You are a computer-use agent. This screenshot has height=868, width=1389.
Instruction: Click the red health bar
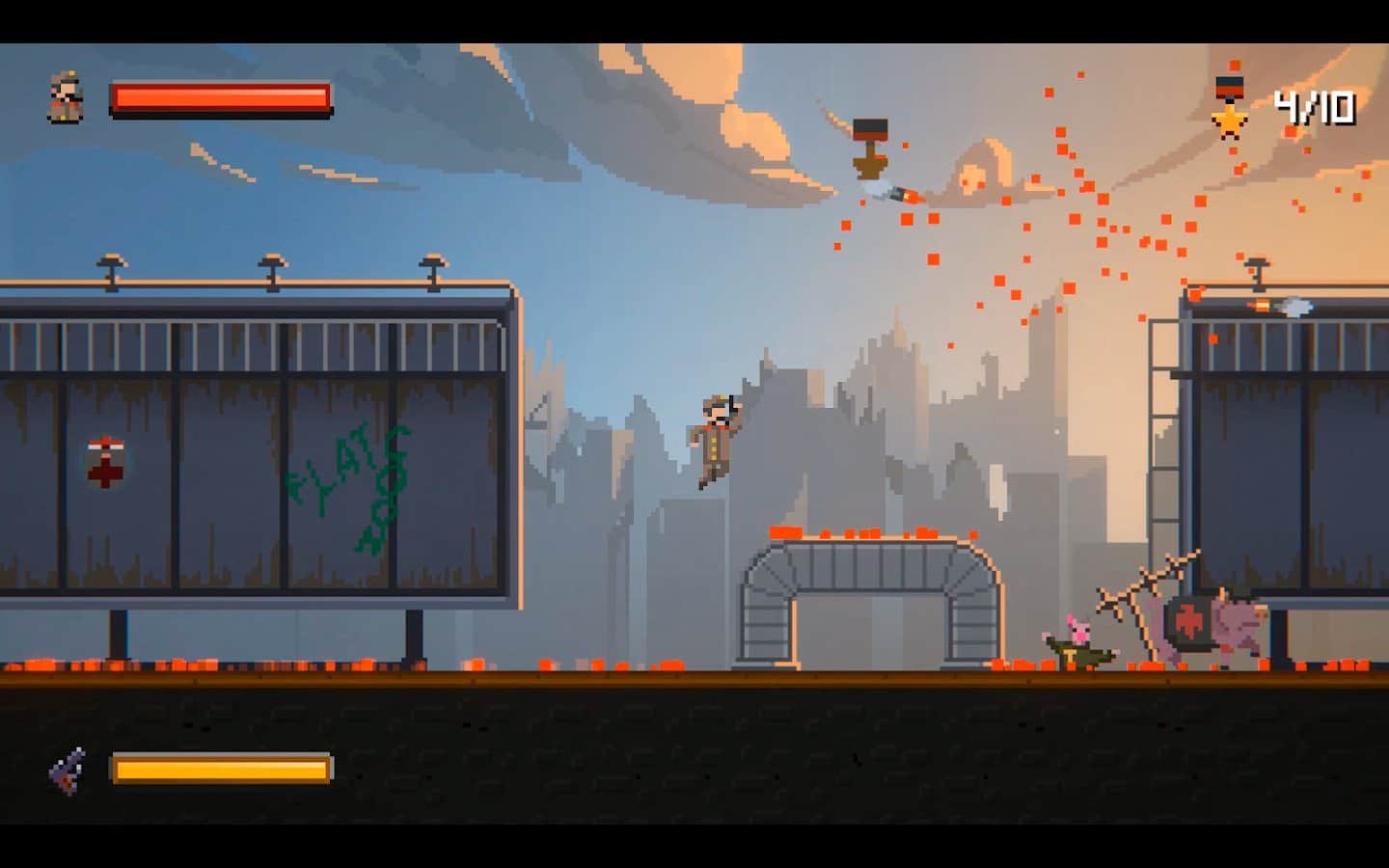pyautogui.click(x=222, y=95)
